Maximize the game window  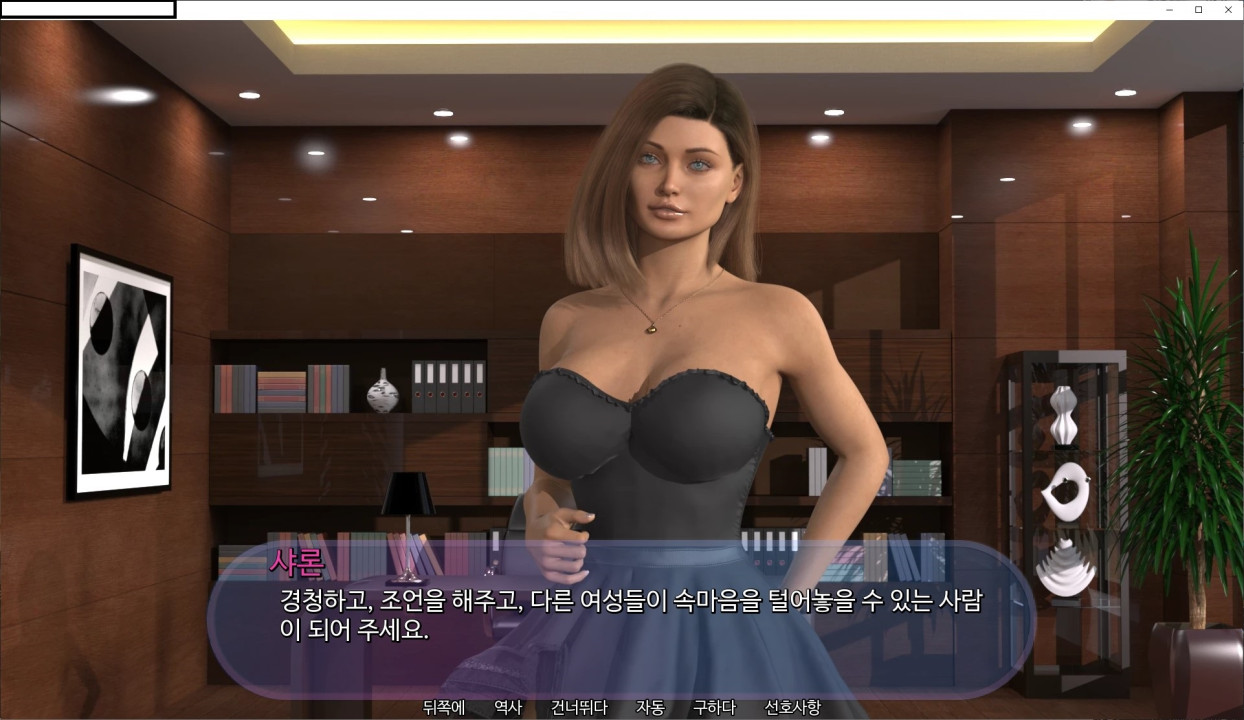pyautogui.click(x=1199, y=10)
